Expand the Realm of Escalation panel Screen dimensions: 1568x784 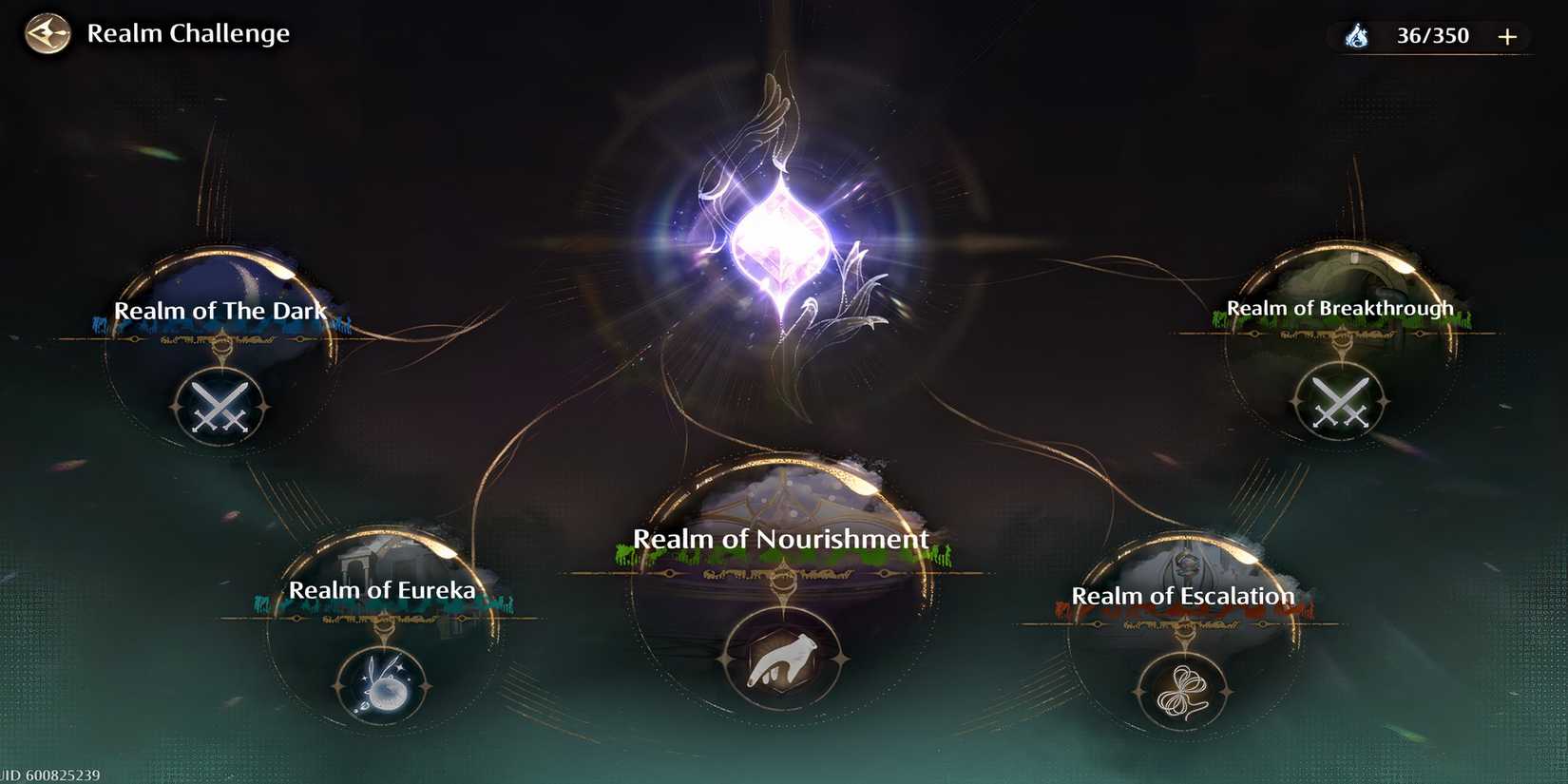pyautogui.click(x=1183, y=596)
